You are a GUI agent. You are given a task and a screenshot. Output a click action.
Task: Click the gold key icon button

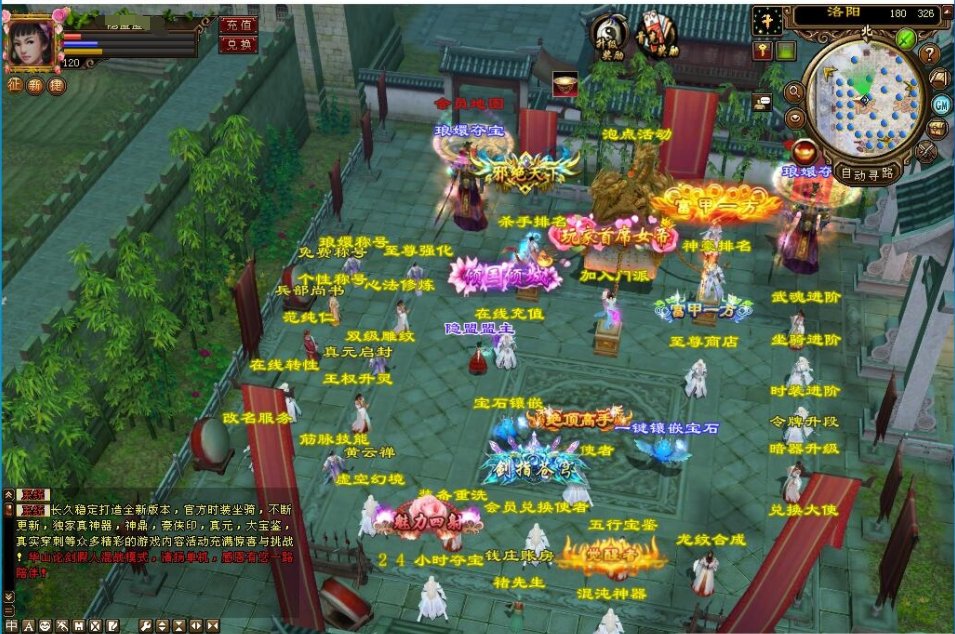coord(764,49)
